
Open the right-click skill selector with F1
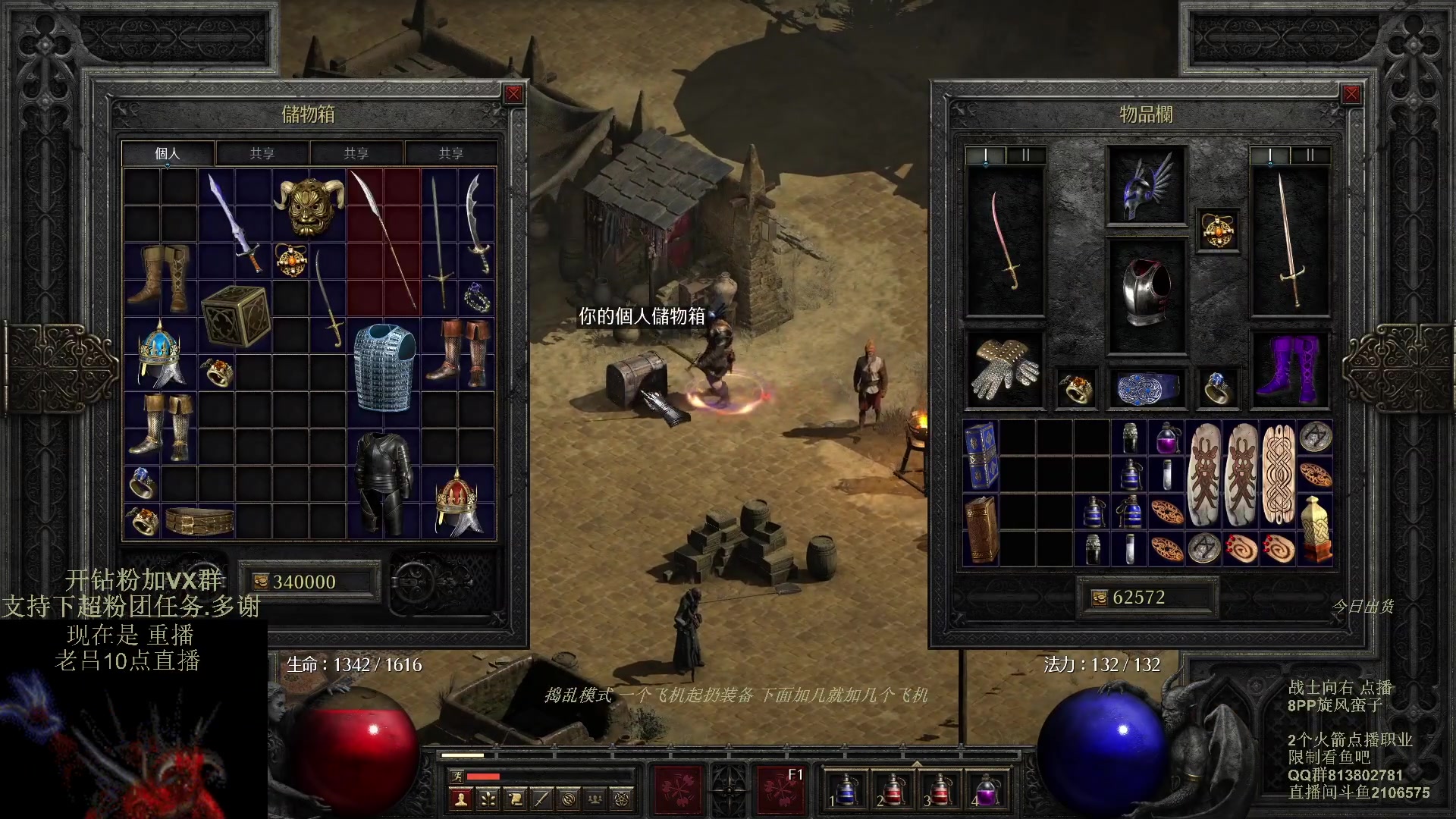780,789
